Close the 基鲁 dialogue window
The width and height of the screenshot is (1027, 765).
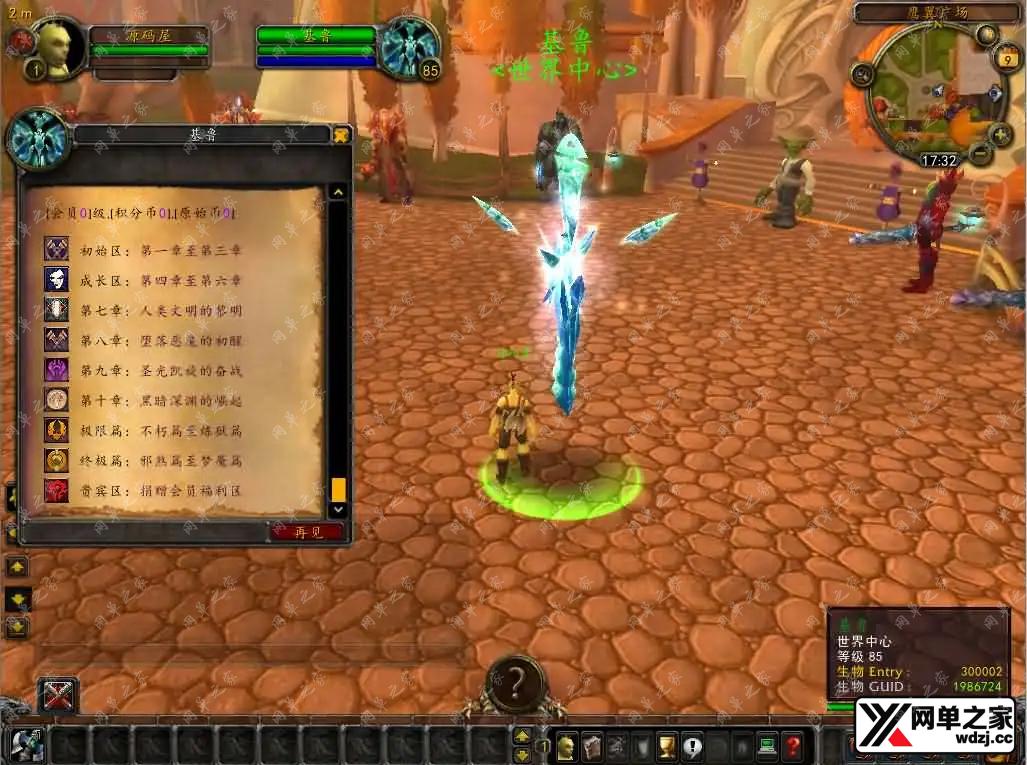click(341, 135)
